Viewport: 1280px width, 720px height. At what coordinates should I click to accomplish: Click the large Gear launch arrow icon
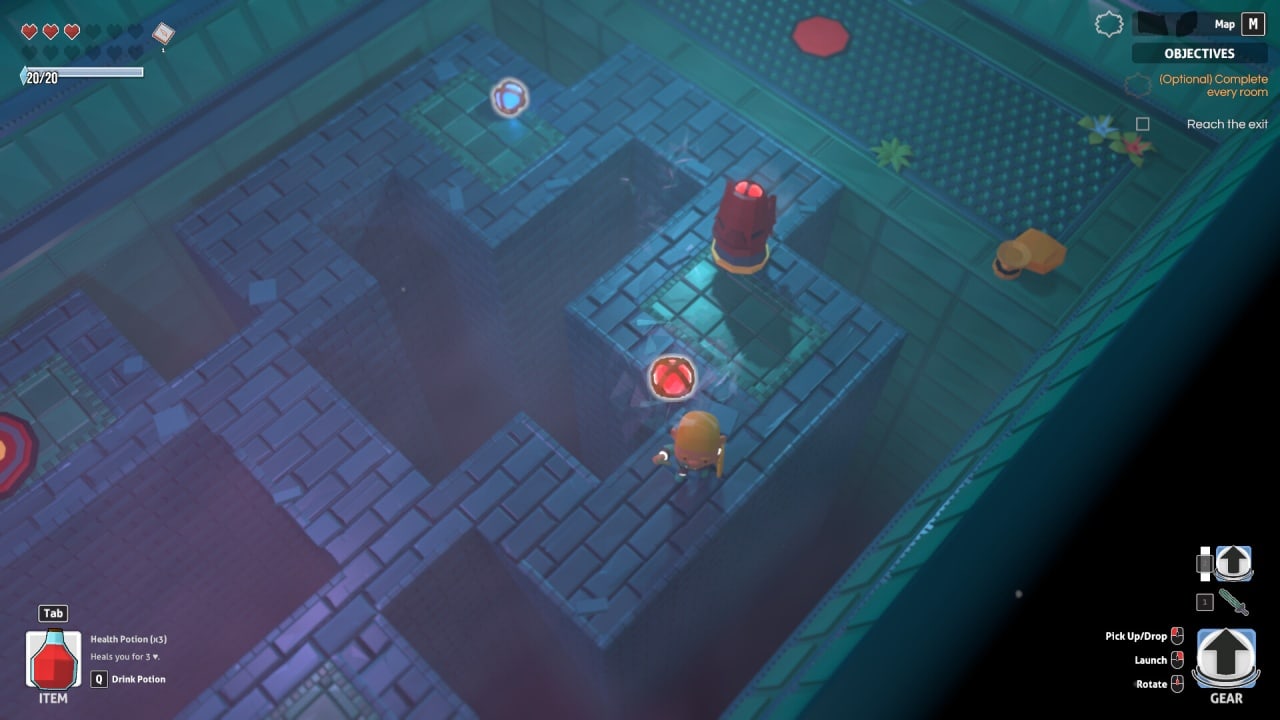(1226, 658)
